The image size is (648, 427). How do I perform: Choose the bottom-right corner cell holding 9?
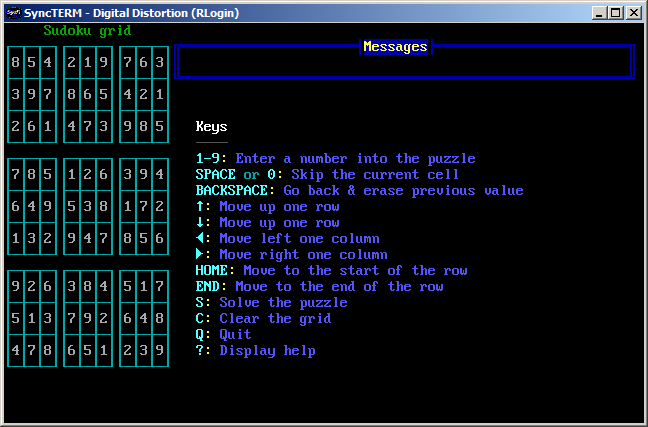click(x=160, y=351)
